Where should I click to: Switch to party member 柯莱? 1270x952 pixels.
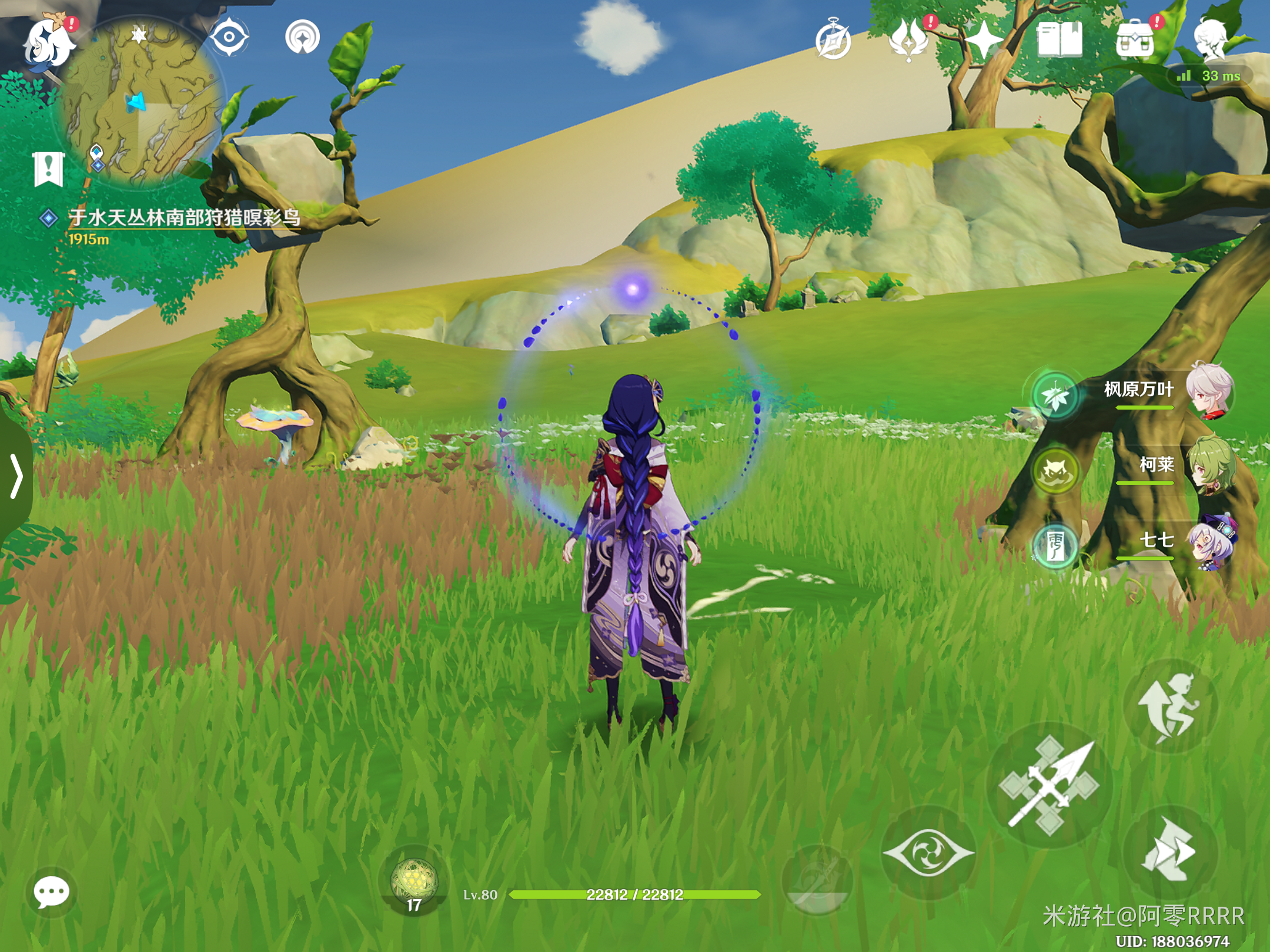pos(1209,467)
